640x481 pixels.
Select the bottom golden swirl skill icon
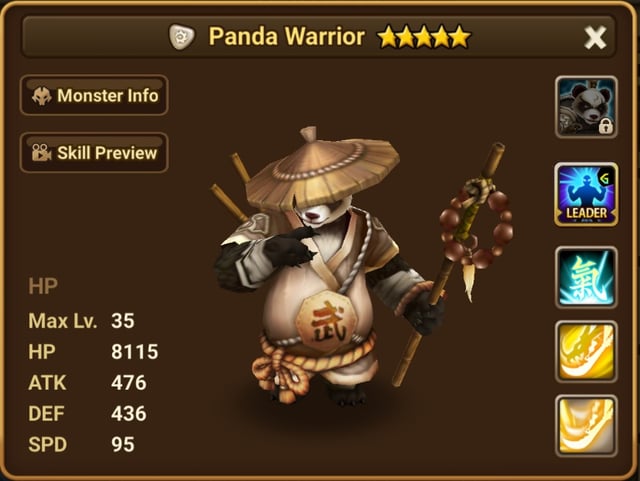tap(586, 425)
